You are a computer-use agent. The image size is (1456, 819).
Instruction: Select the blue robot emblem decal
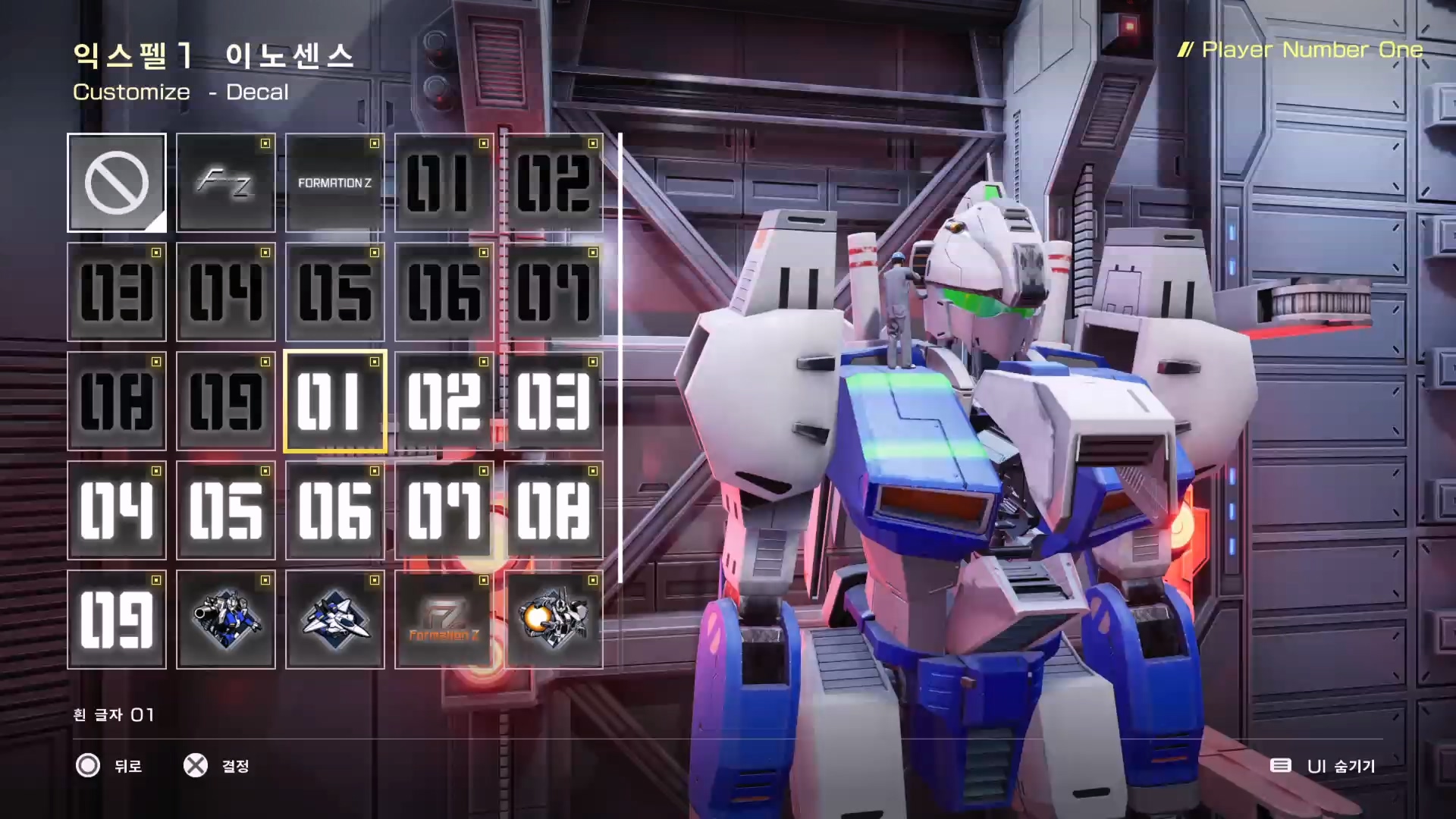(x=226, y=620)
